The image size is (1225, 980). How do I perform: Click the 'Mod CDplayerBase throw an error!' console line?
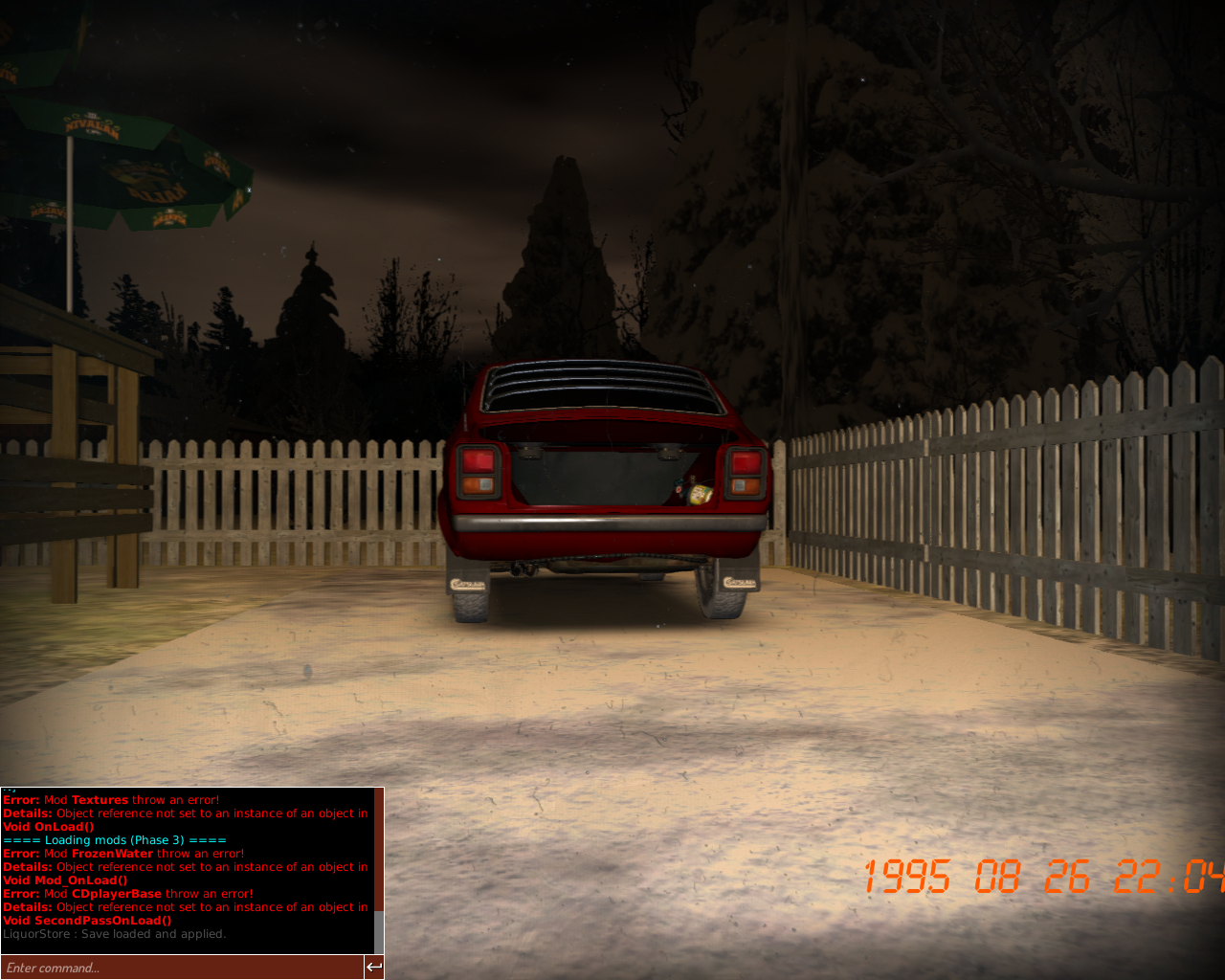(128, 893)
